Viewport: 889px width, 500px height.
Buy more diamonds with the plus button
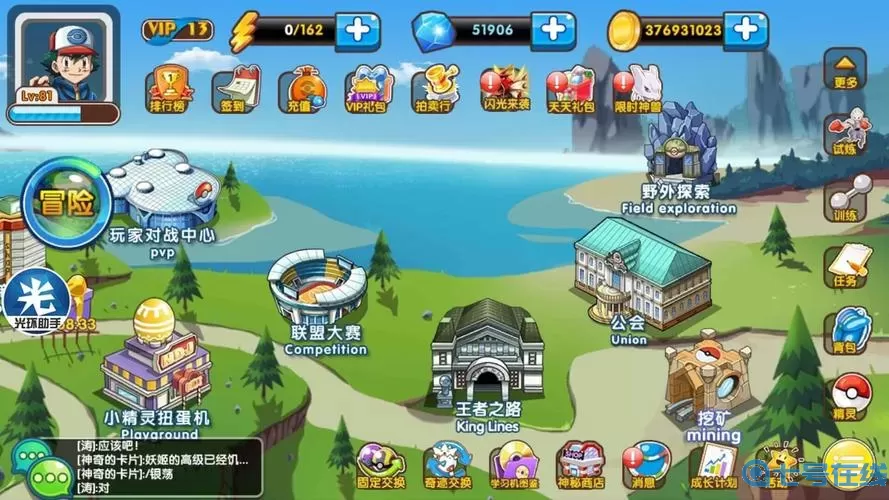coord(552,30)
